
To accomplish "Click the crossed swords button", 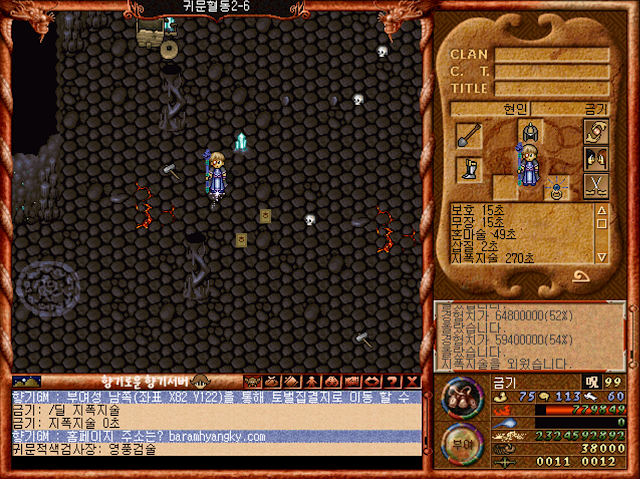I will pyautogui.click(x=596, y=185).
